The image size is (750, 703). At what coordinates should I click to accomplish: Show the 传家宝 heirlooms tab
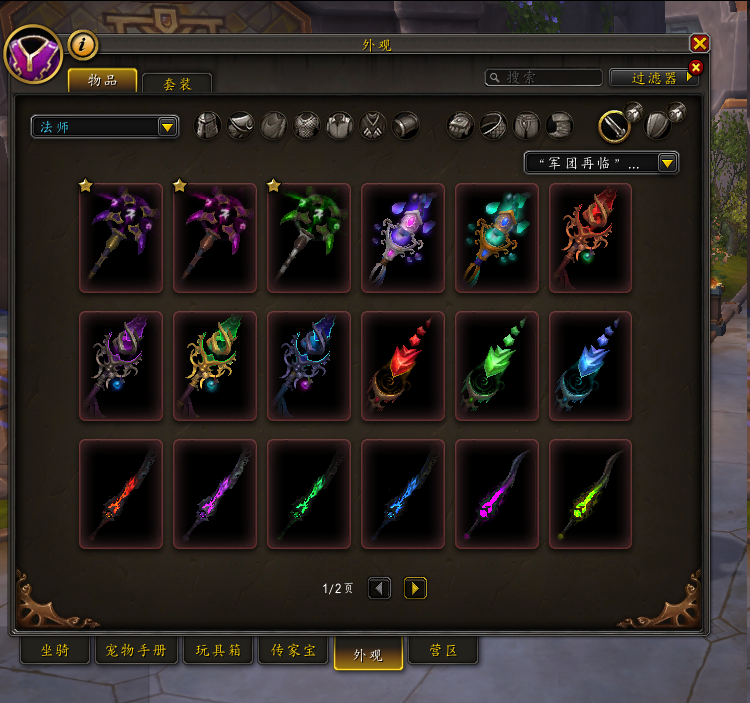[293, 651]
